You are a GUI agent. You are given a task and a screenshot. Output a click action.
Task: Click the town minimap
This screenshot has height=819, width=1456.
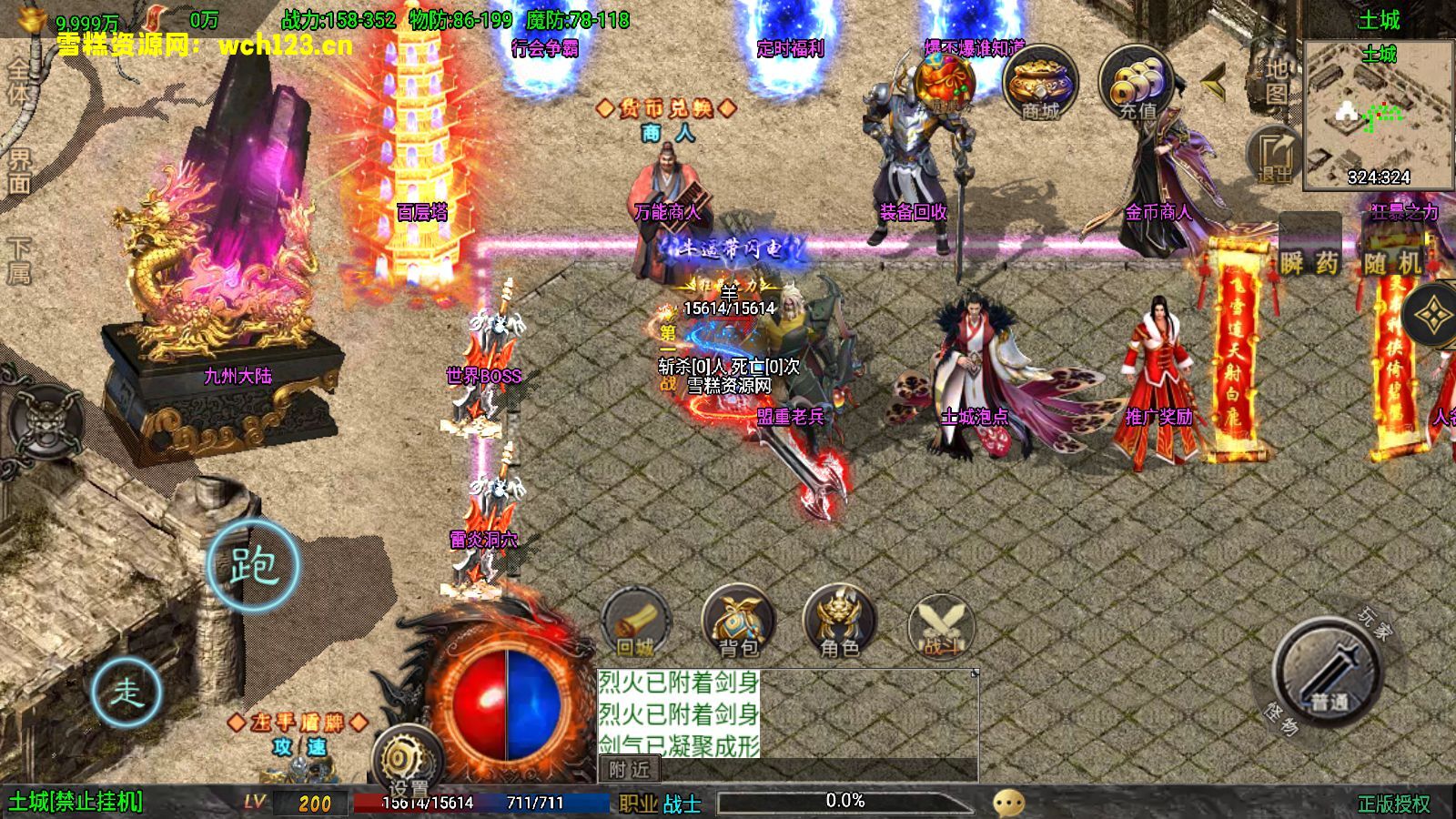[x=1378, y=114]
